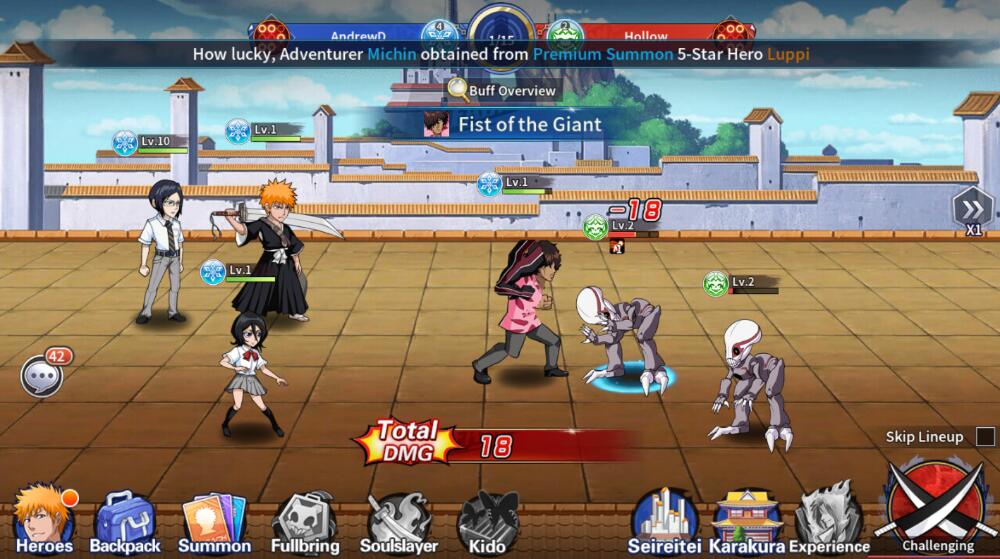Image resolution: width=1000 pixels, height=559 pixels.
Task: Open the chat bubble with 42 messages
Action: pos(42,376)
